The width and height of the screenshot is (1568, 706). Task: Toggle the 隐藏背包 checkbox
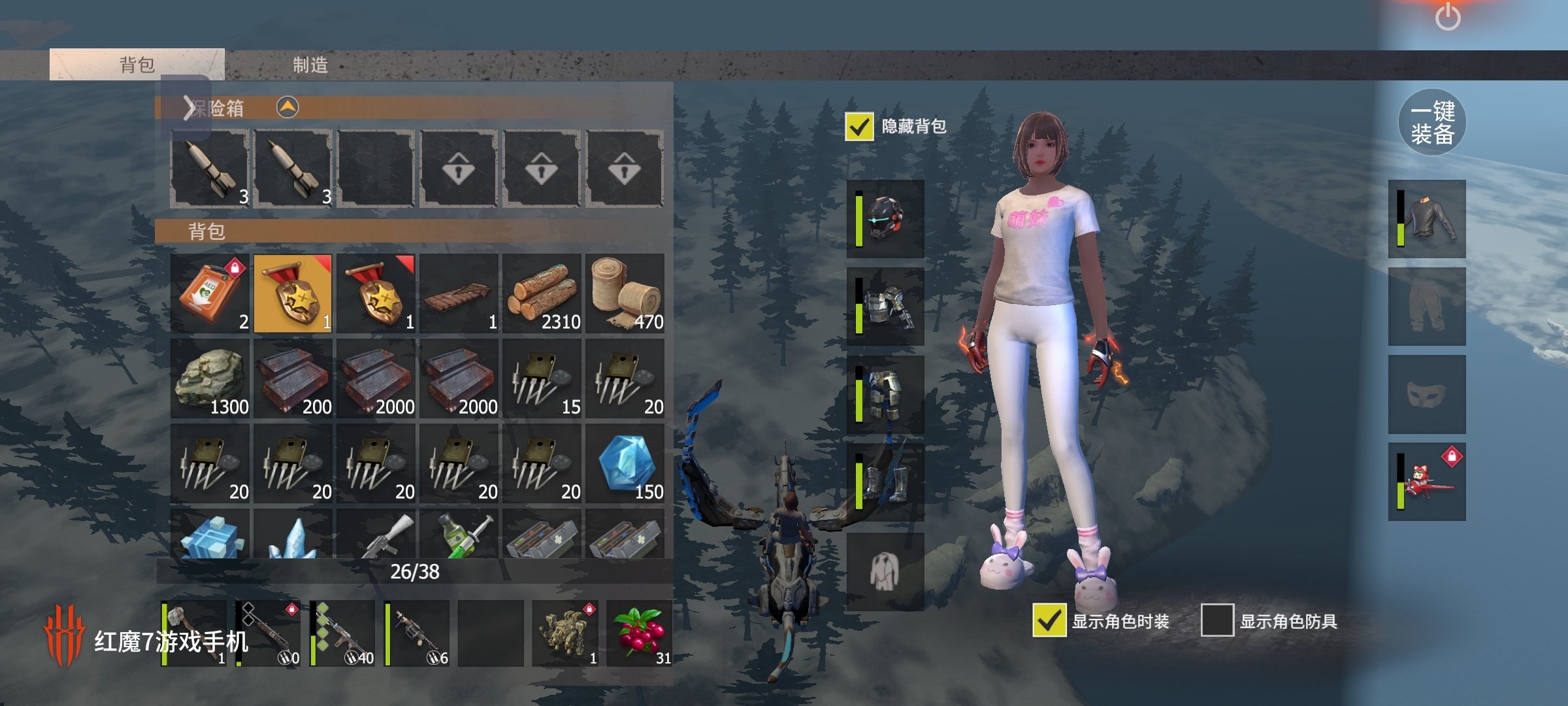coord(859,126)
